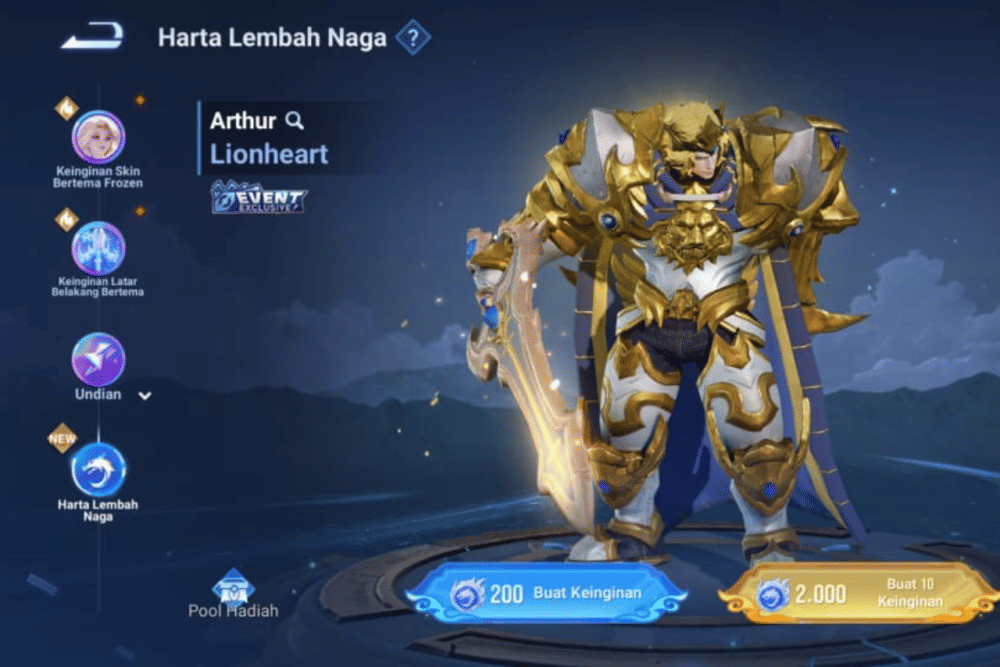The image size is (1000, 667).
Task: Open the question mark help for Harta Lembah Naga
Action: pyautogui.click(x=413, y=39)
